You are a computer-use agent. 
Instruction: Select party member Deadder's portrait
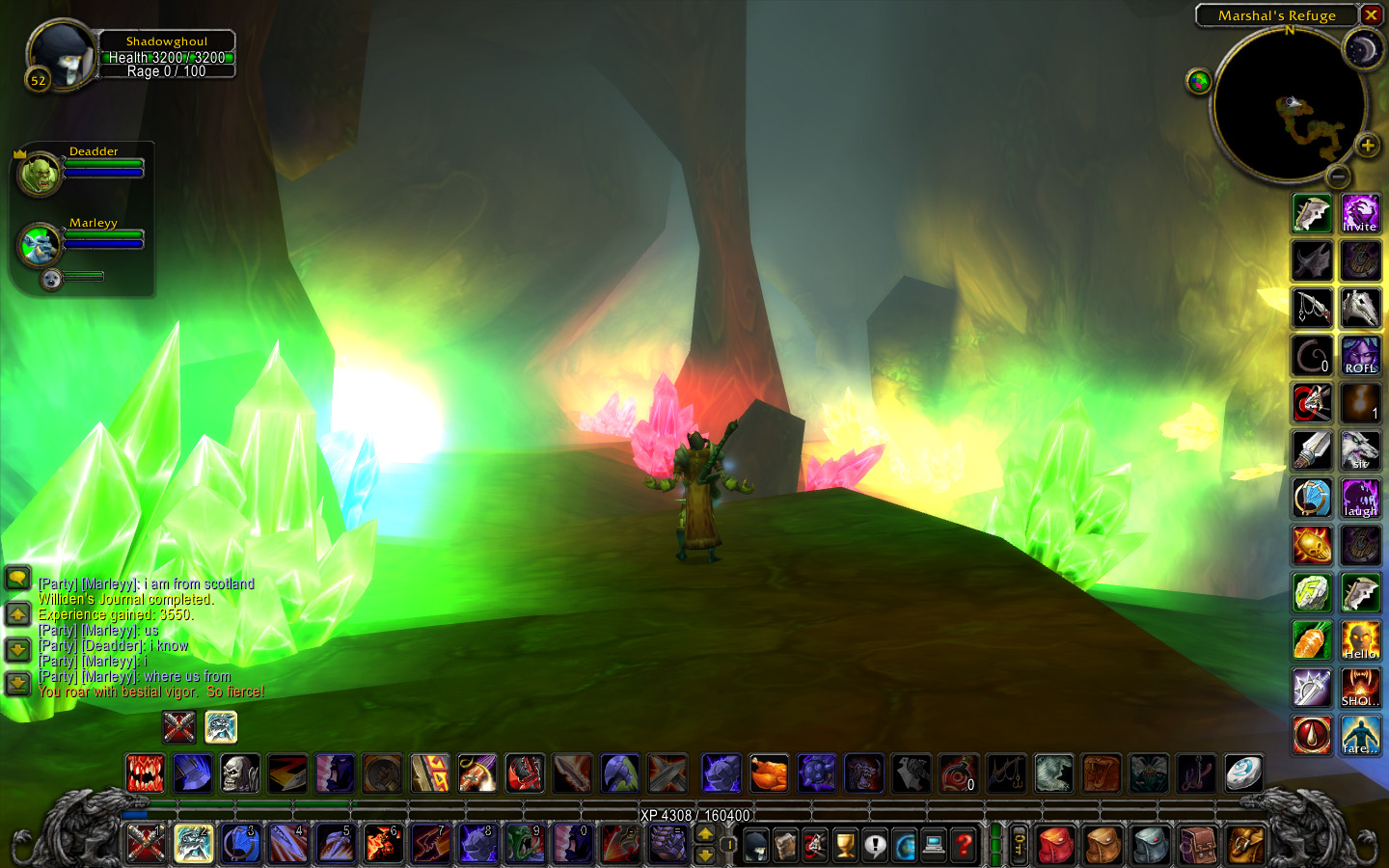tap(40, 174)
